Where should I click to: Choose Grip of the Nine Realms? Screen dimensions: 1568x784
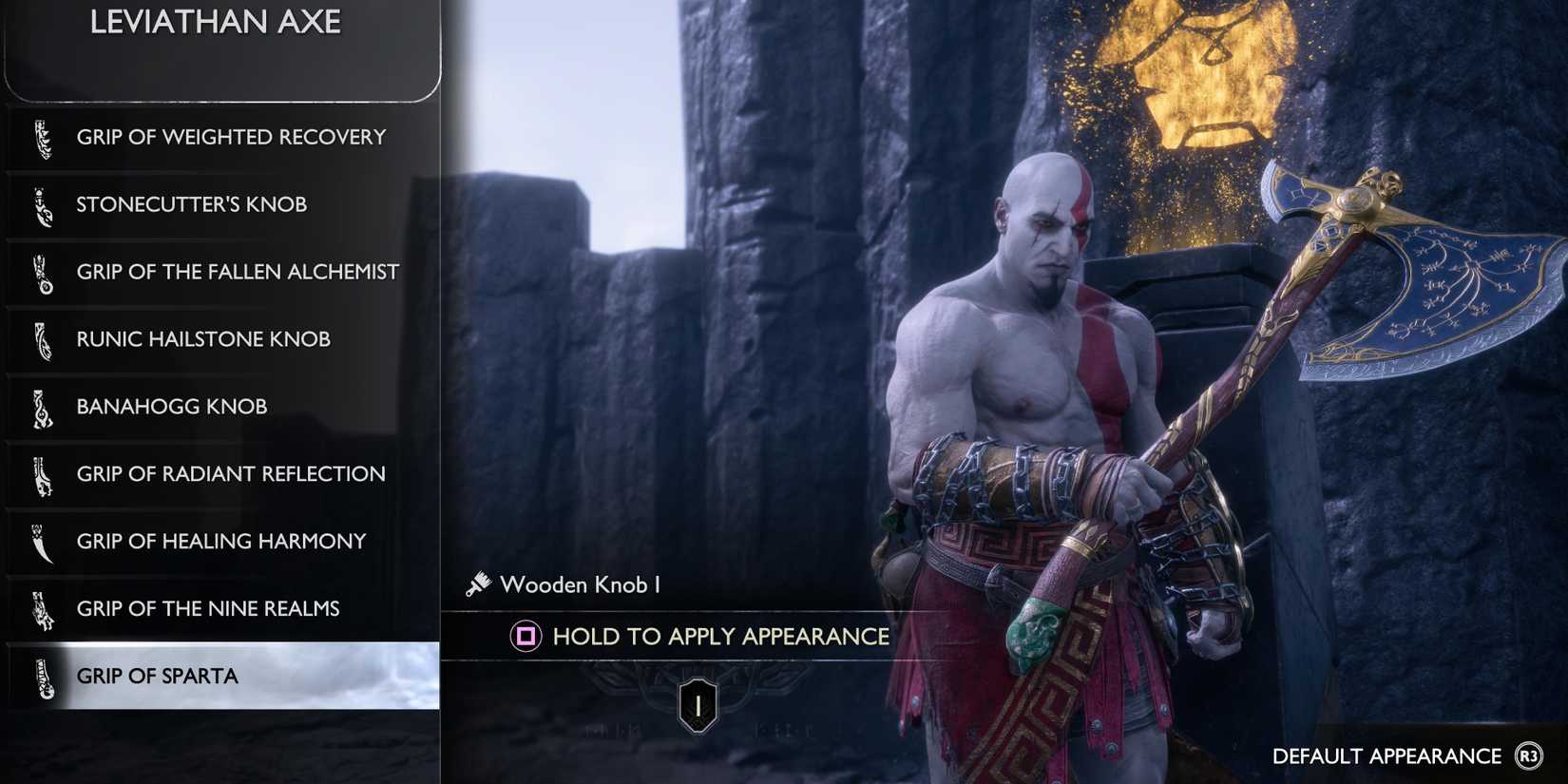coord(207,609)
